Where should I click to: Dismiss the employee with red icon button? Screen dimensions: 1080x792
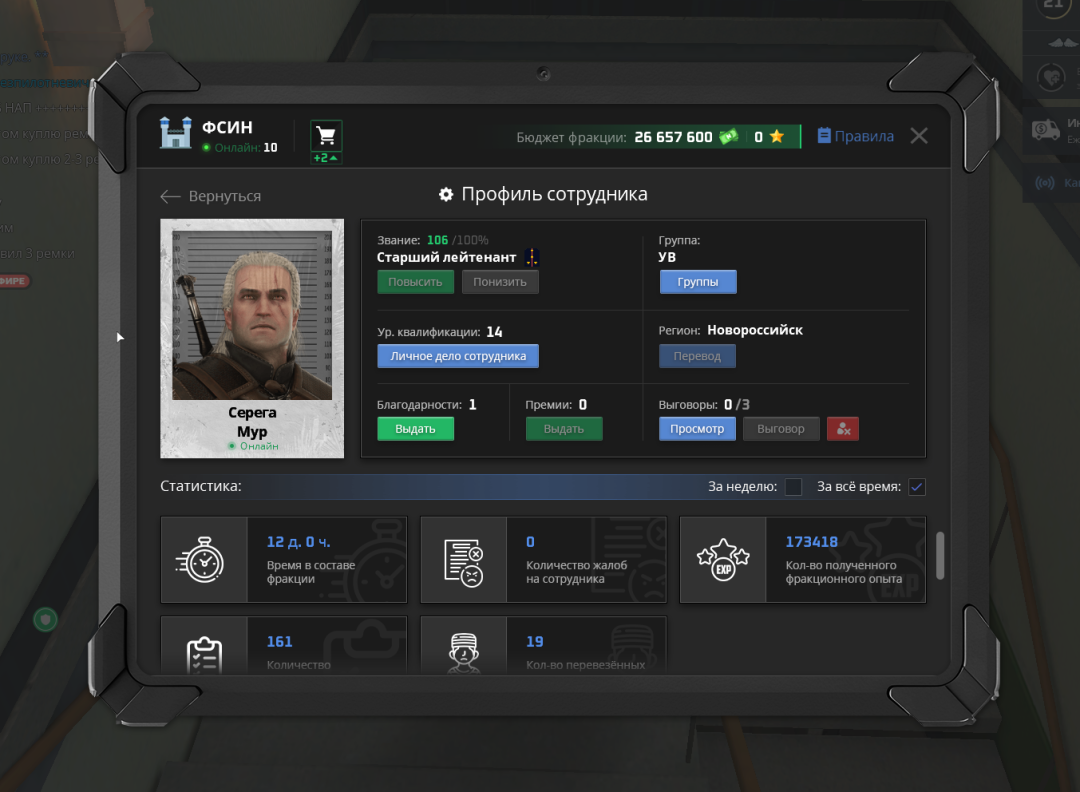tap(843, 429)
